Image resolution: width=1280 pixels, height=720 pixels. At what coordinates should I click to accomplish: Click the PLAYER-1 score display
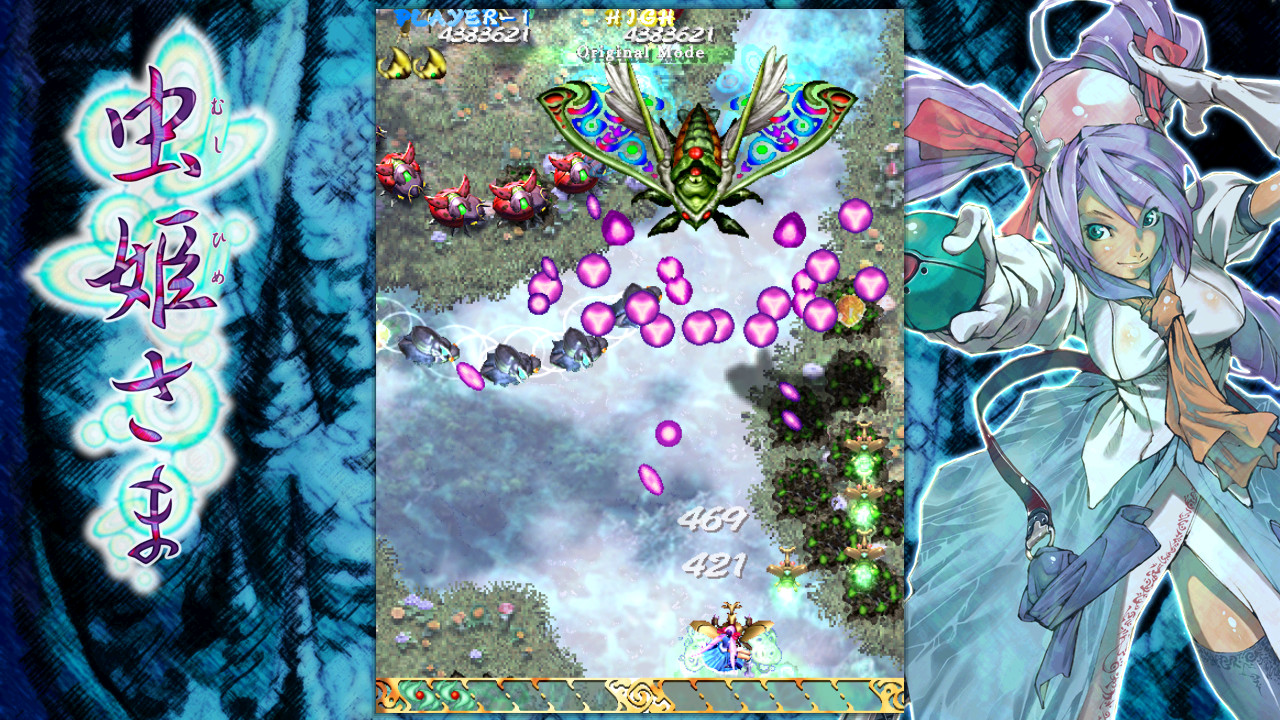coord(460,17)
